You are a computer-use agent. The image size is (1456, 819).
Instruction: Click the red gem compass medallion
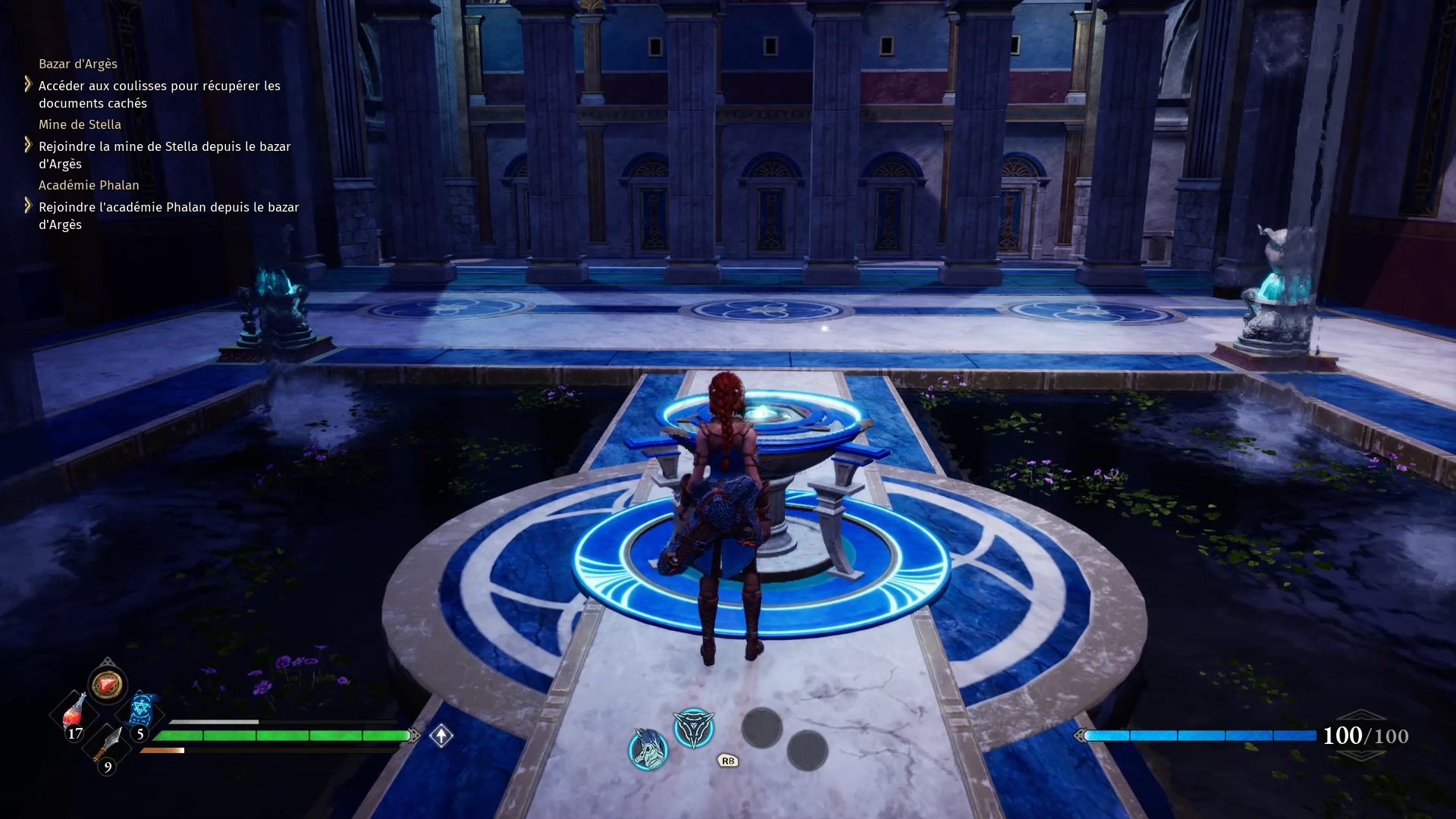(x=107, y=684)
